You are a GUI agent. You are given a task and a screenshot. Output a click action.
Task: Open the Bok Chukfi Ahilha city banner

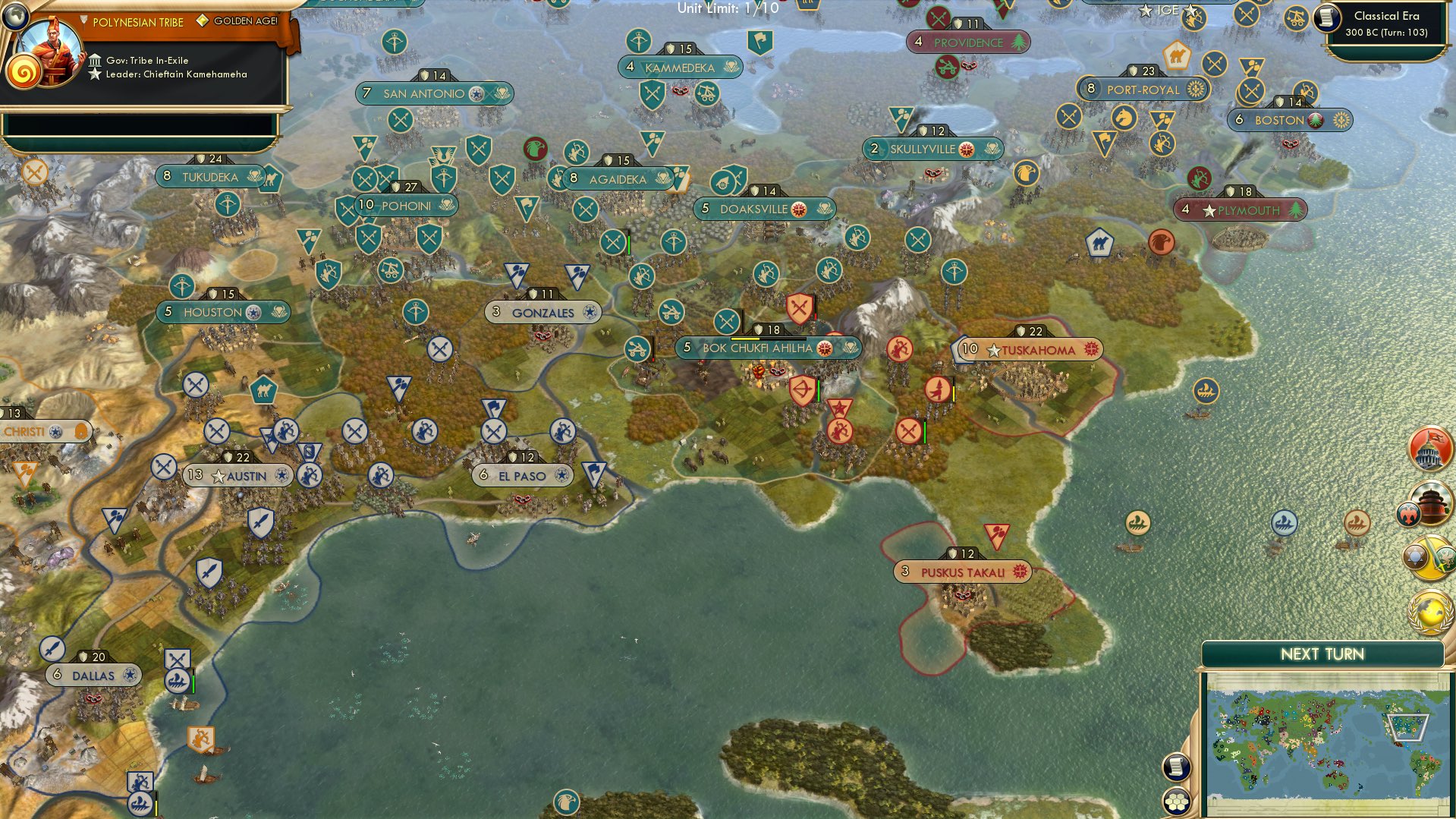[x=765, y=348]
